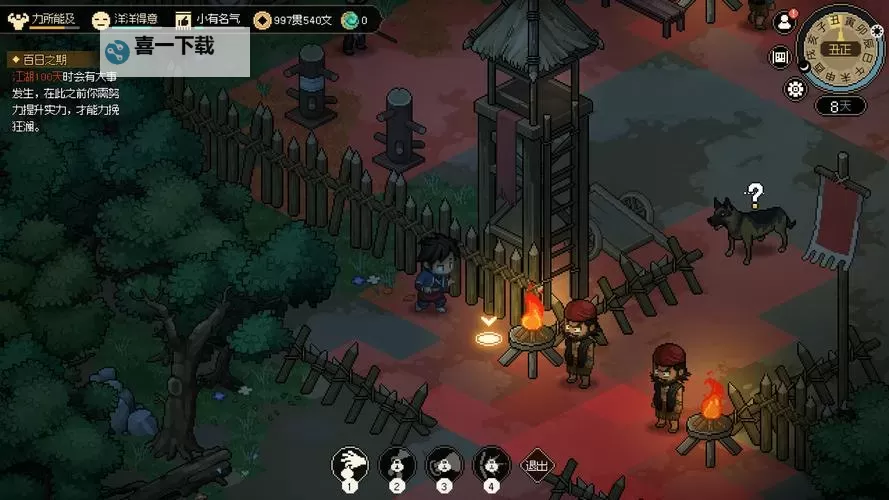The width and height of the screenshot is (889, 500).
Task: View the 小有名气 reputation status
Action: click(x=207, y=20)
